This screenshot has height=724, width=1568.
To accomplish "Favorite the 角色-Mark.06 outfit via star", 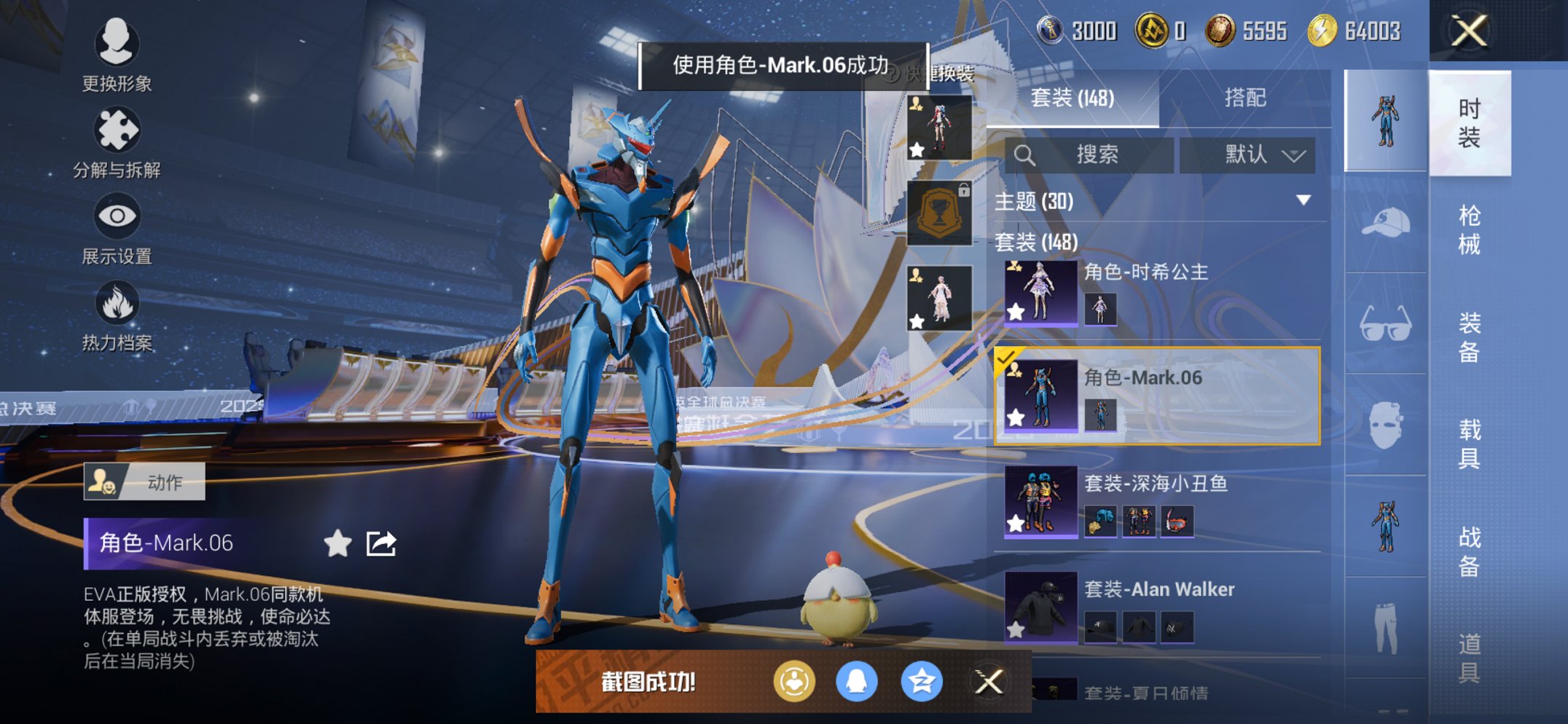I will tap(1017, 417).
